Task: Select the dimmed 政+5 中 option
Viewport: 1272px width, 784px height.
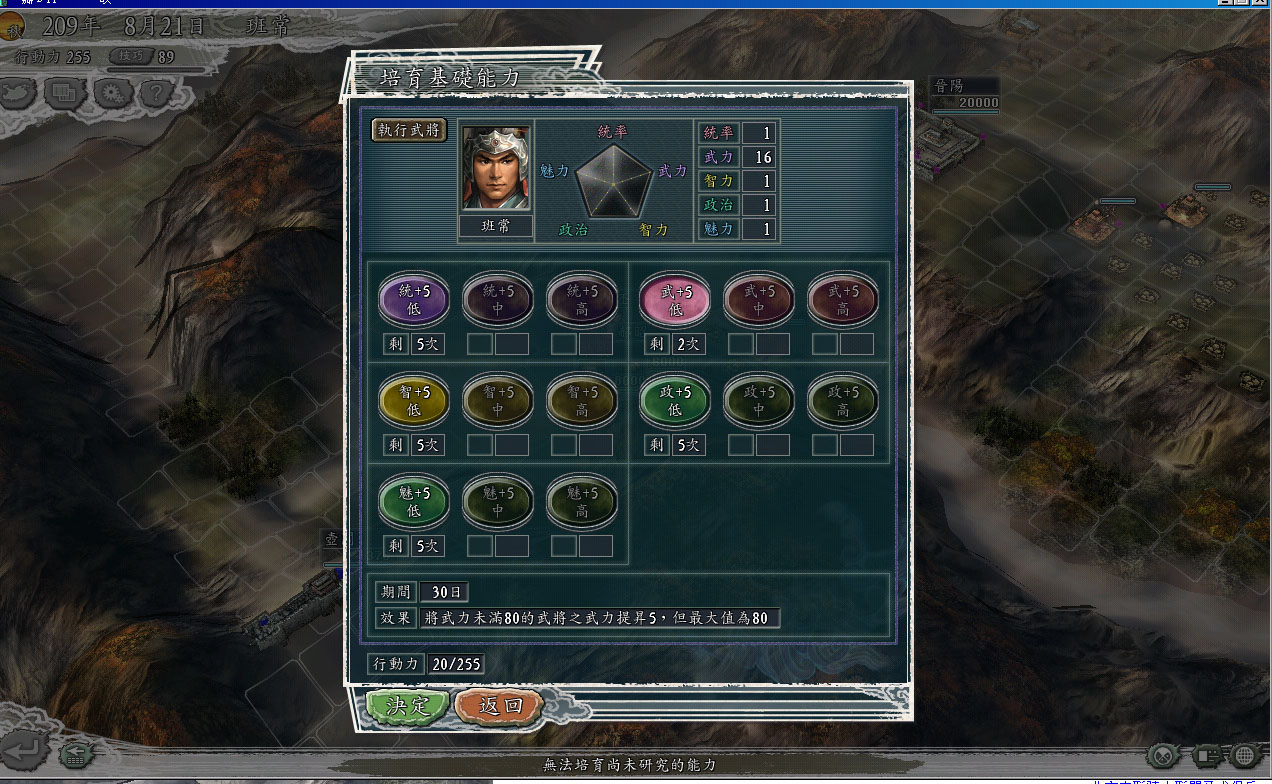Action: point(759,400)
